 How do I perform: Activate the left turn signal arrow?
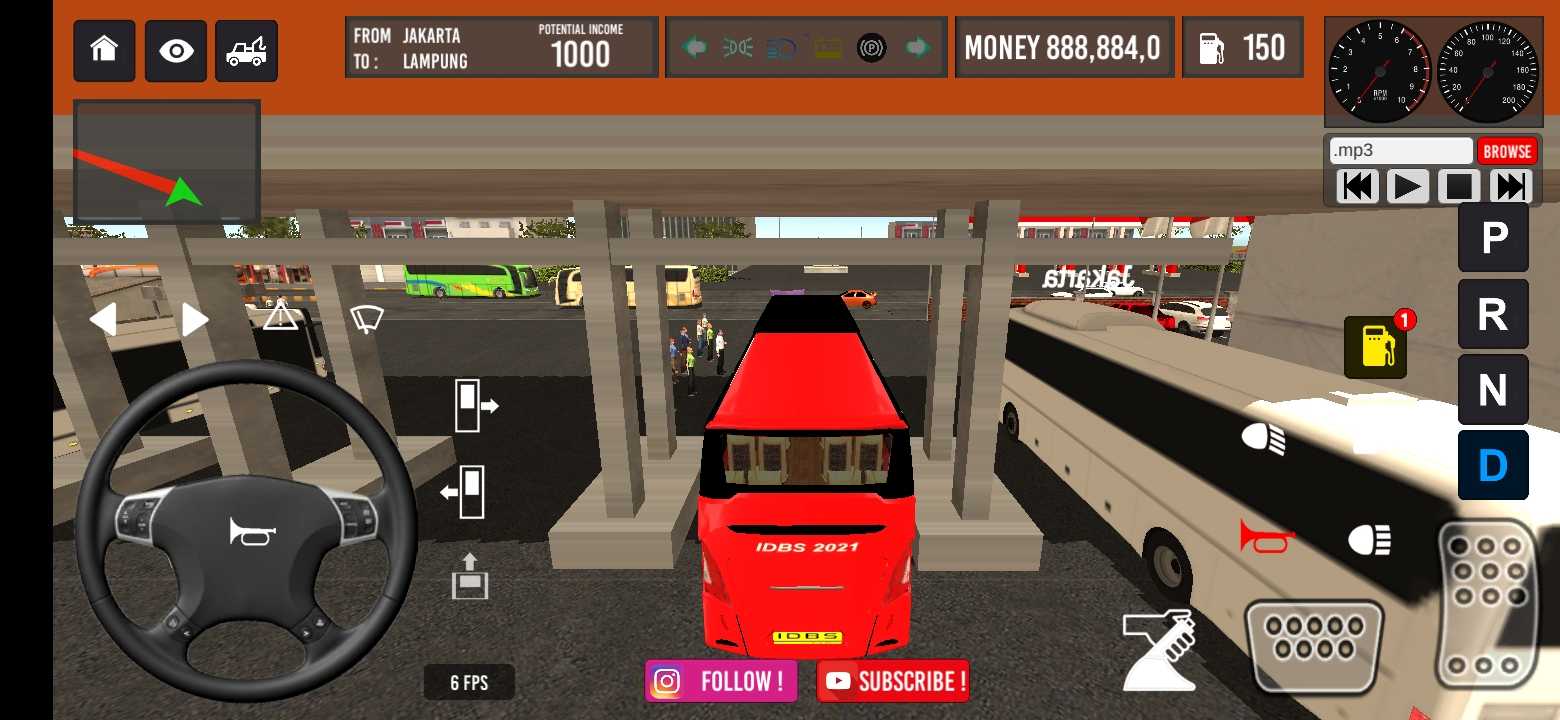(x=103, y=320)
